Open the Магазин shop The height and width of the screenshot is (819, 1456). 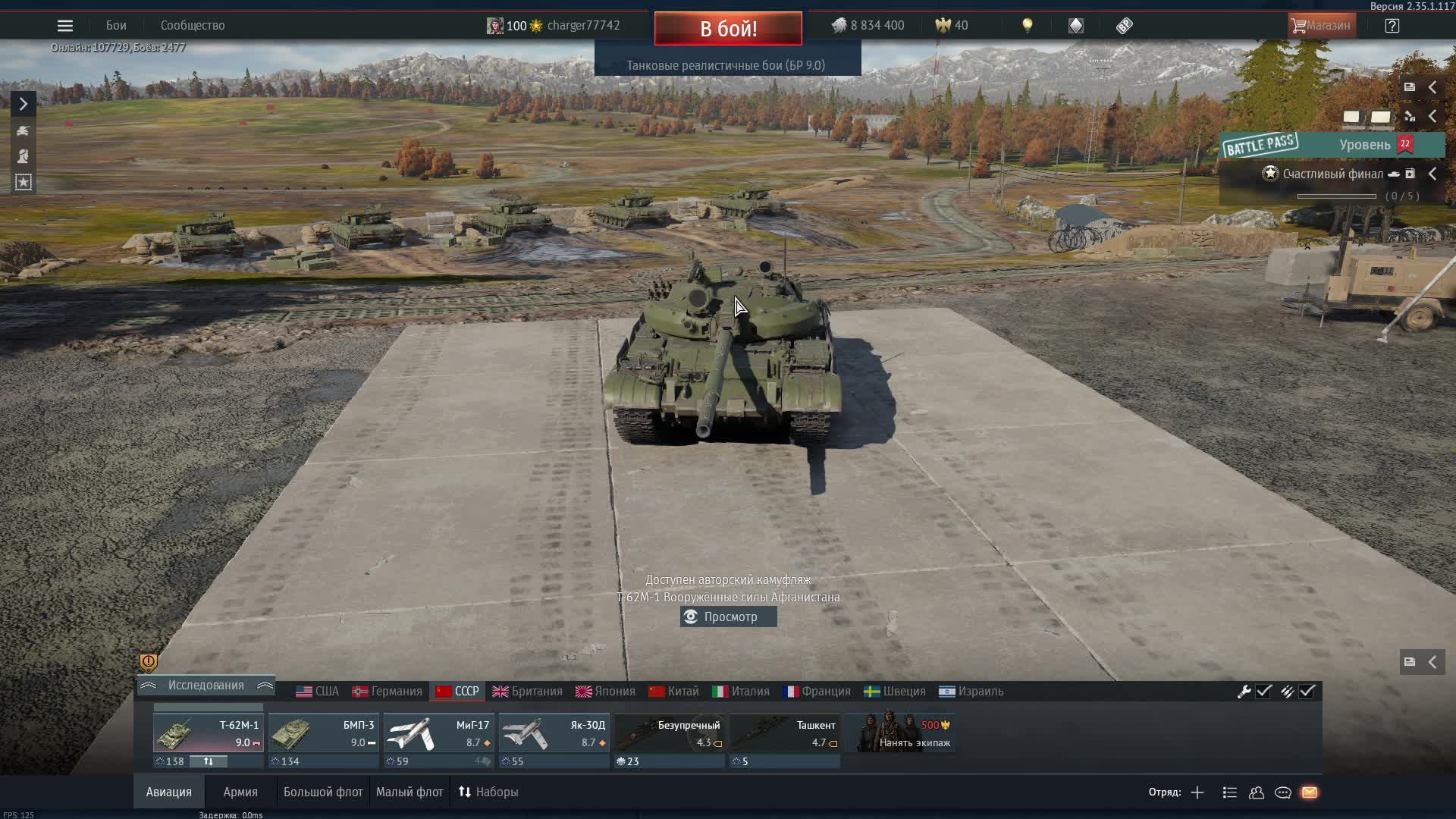pyautogui.click(x=1322, y=26)
